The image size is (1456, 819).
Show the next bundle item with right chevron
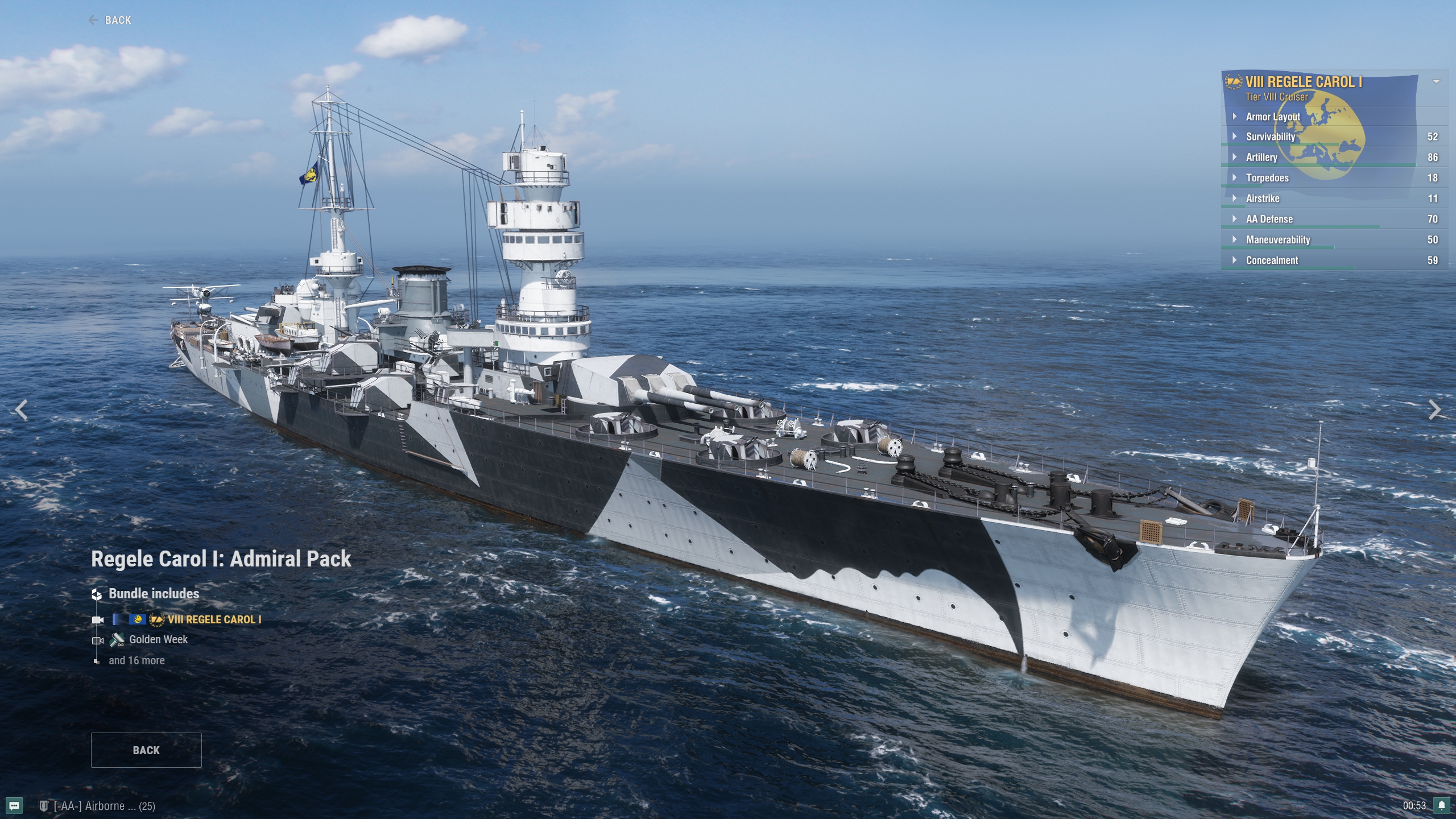1434,409
